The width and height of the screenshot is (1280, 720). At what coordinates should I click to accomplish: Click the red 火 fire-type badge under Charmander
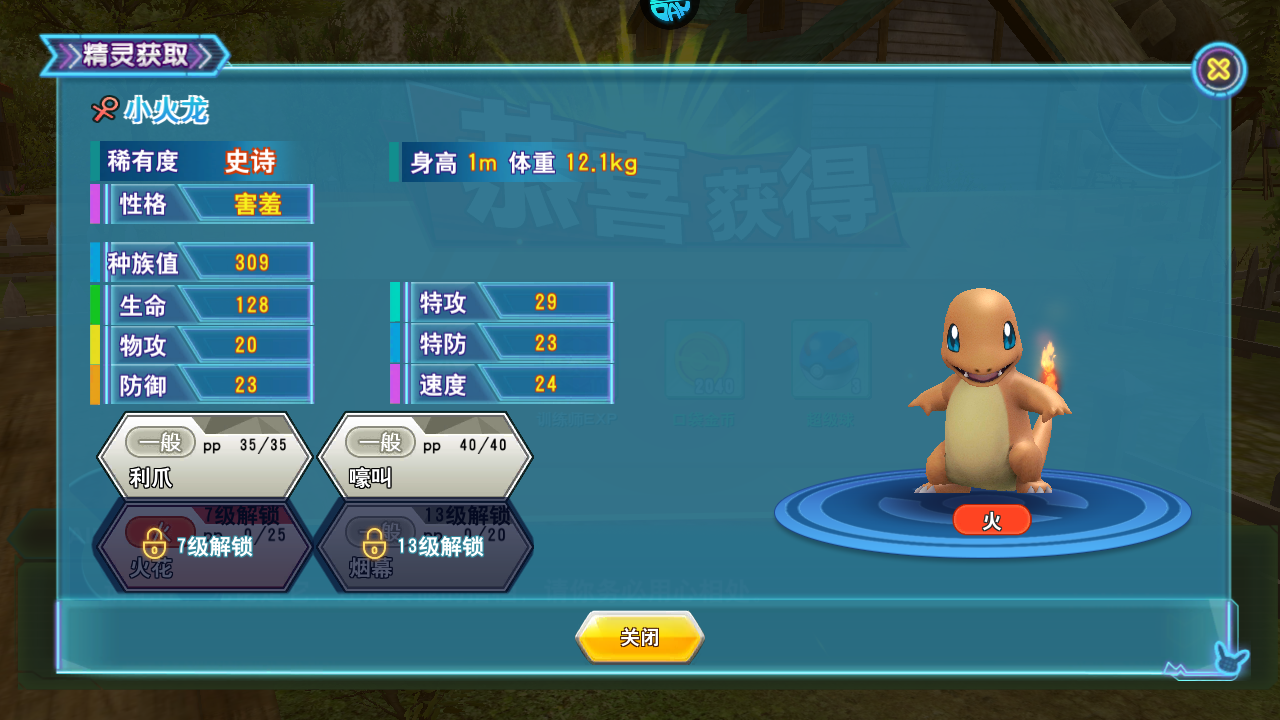(991, 520)
